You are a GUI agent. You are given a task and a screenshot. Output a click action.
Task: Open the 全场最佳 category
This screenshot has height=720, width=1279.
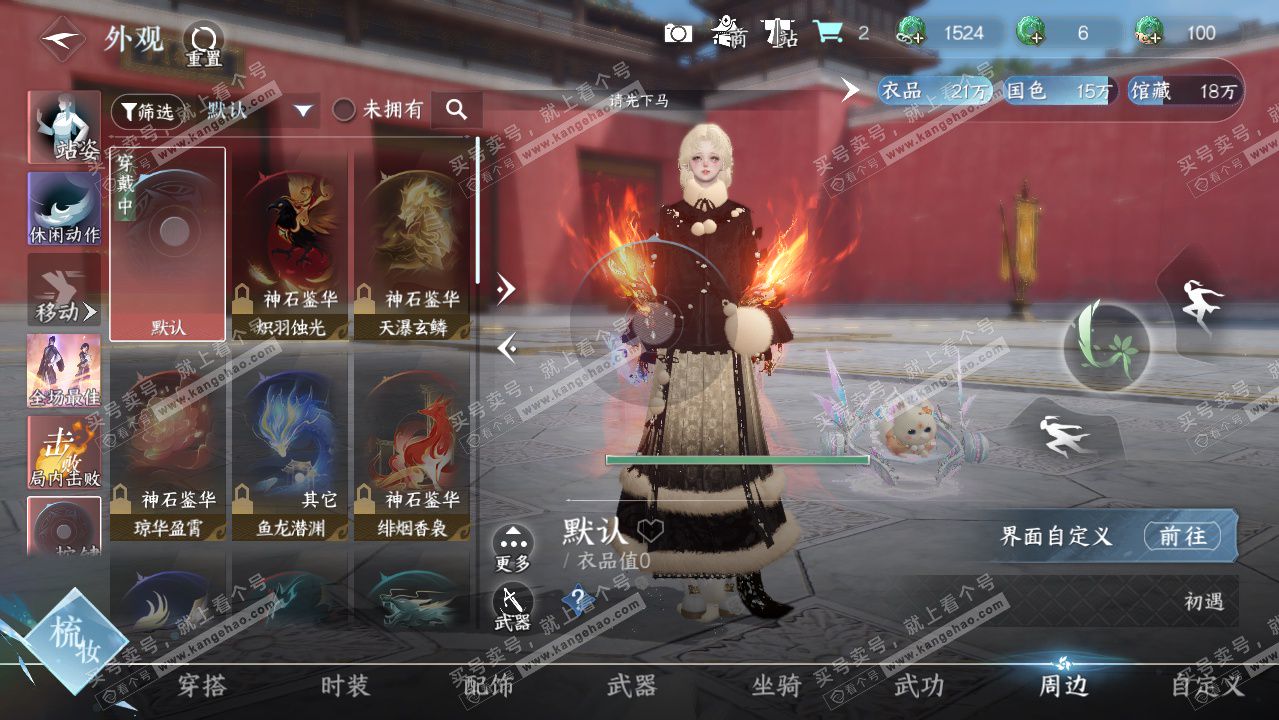coord(65,371)
